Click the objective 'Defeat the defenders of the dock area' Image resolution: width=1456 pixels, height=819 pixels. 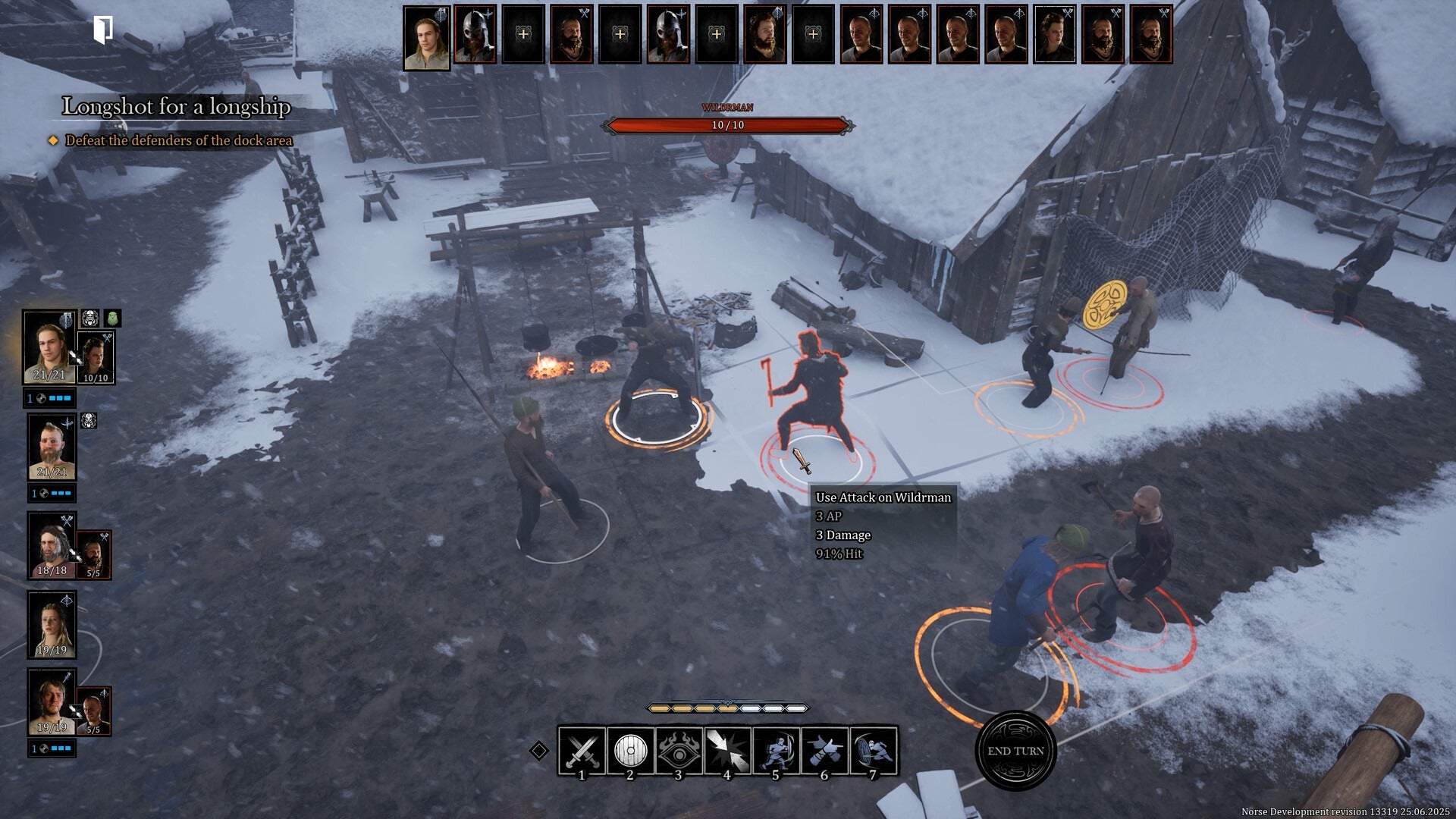coord(179,140)
